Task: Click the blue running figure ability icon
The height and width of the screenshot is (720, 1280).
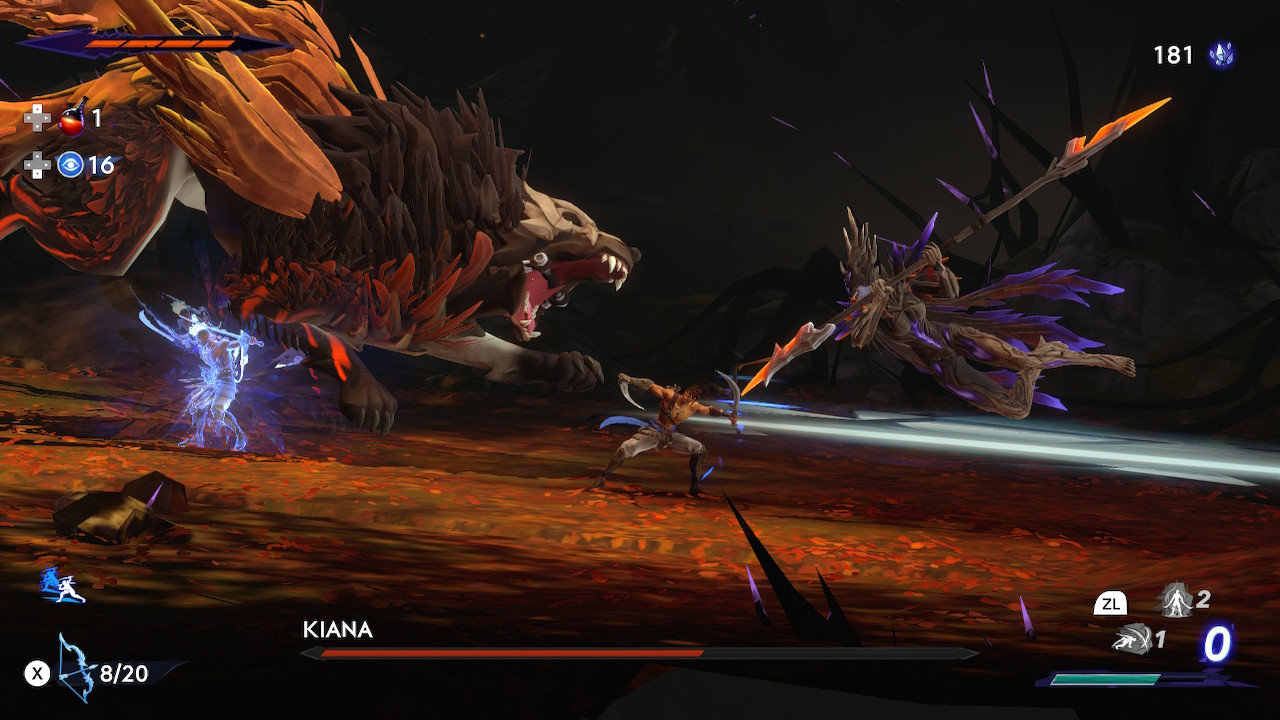Action: coord(62,586)
